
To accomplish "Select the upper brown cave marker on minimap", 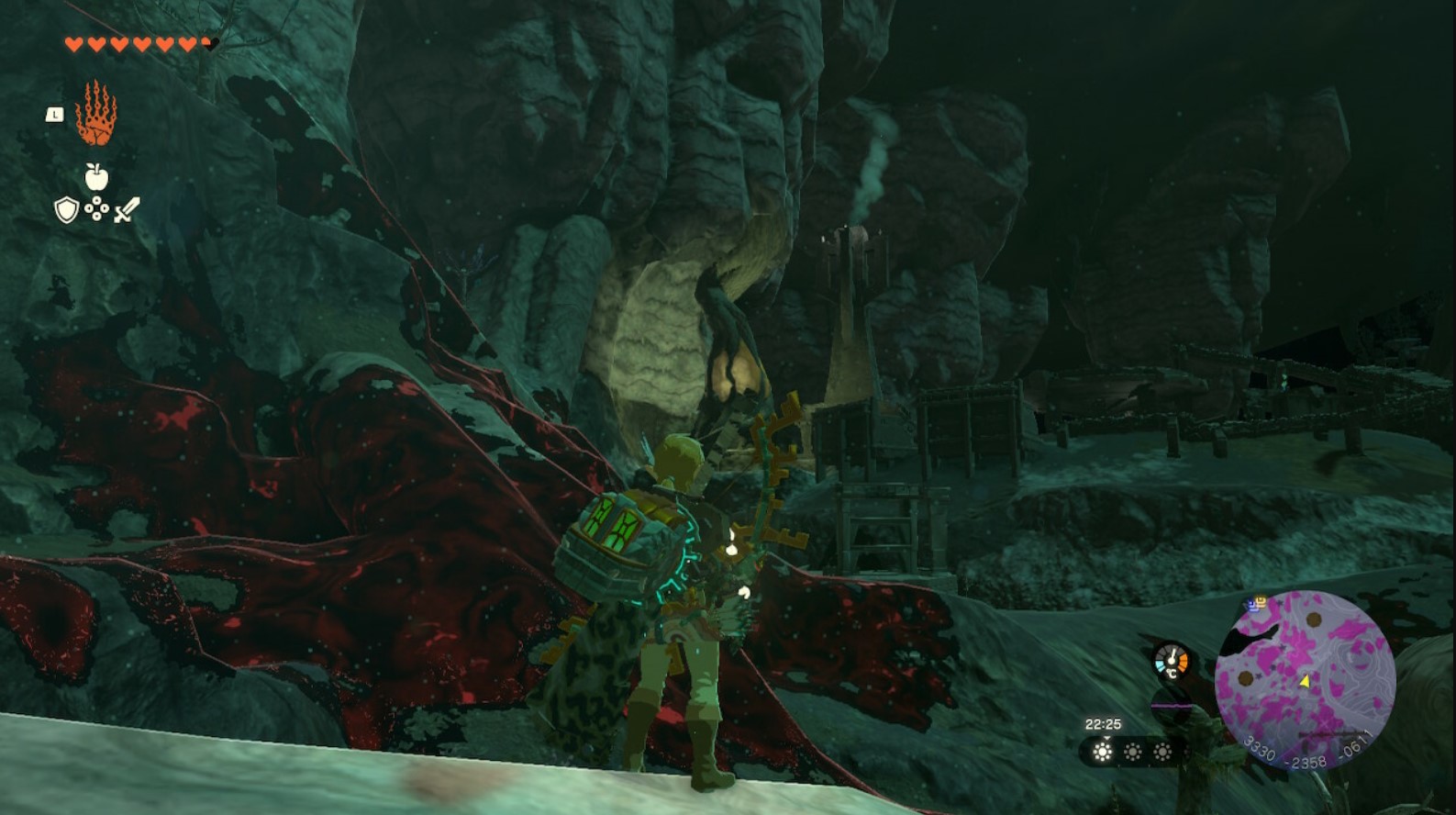I will 1315,620.
